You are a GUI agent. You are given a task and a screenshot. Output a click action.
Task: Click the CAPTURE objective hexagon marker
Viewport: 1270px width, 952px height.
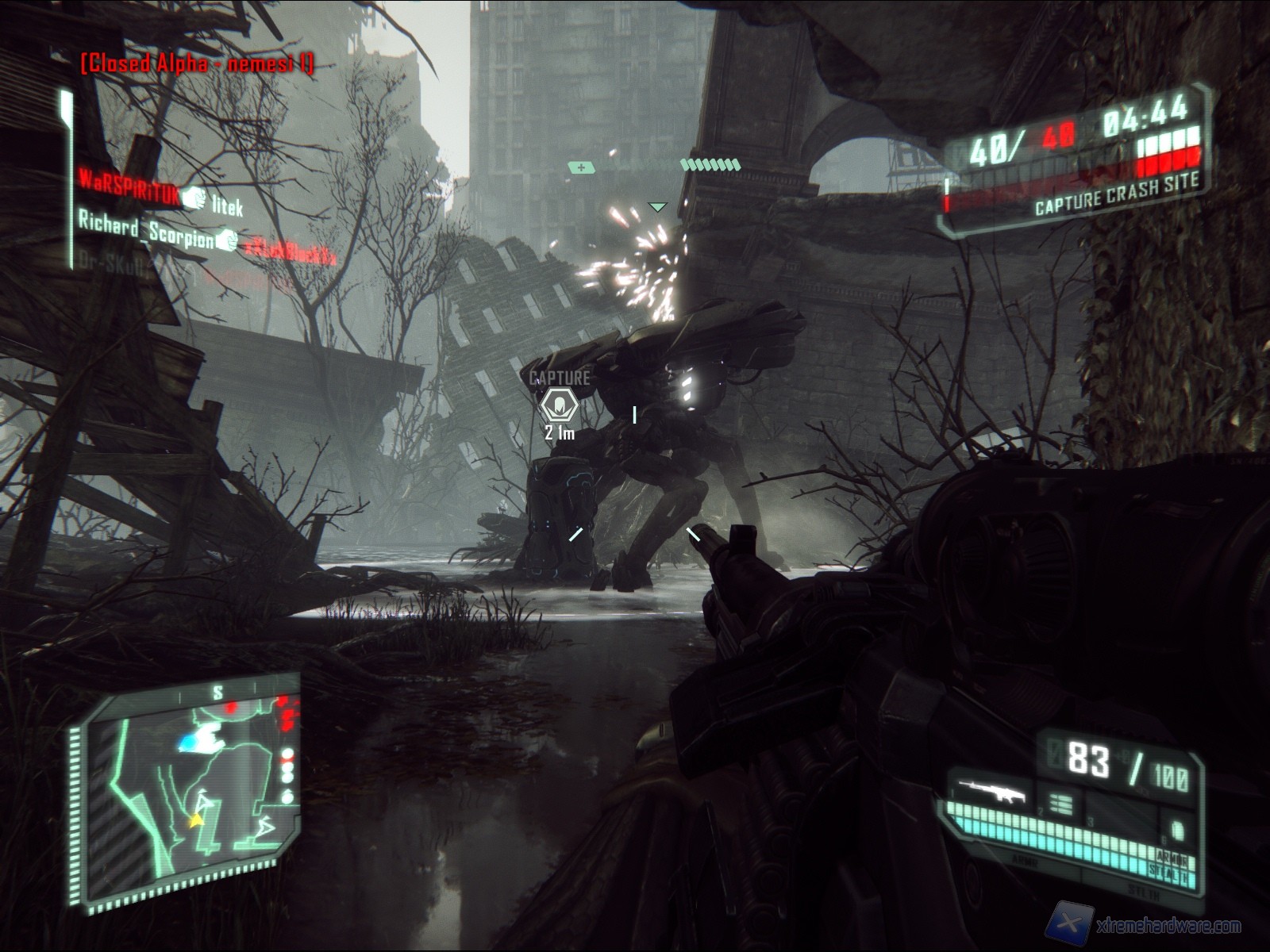coord(560,405)
